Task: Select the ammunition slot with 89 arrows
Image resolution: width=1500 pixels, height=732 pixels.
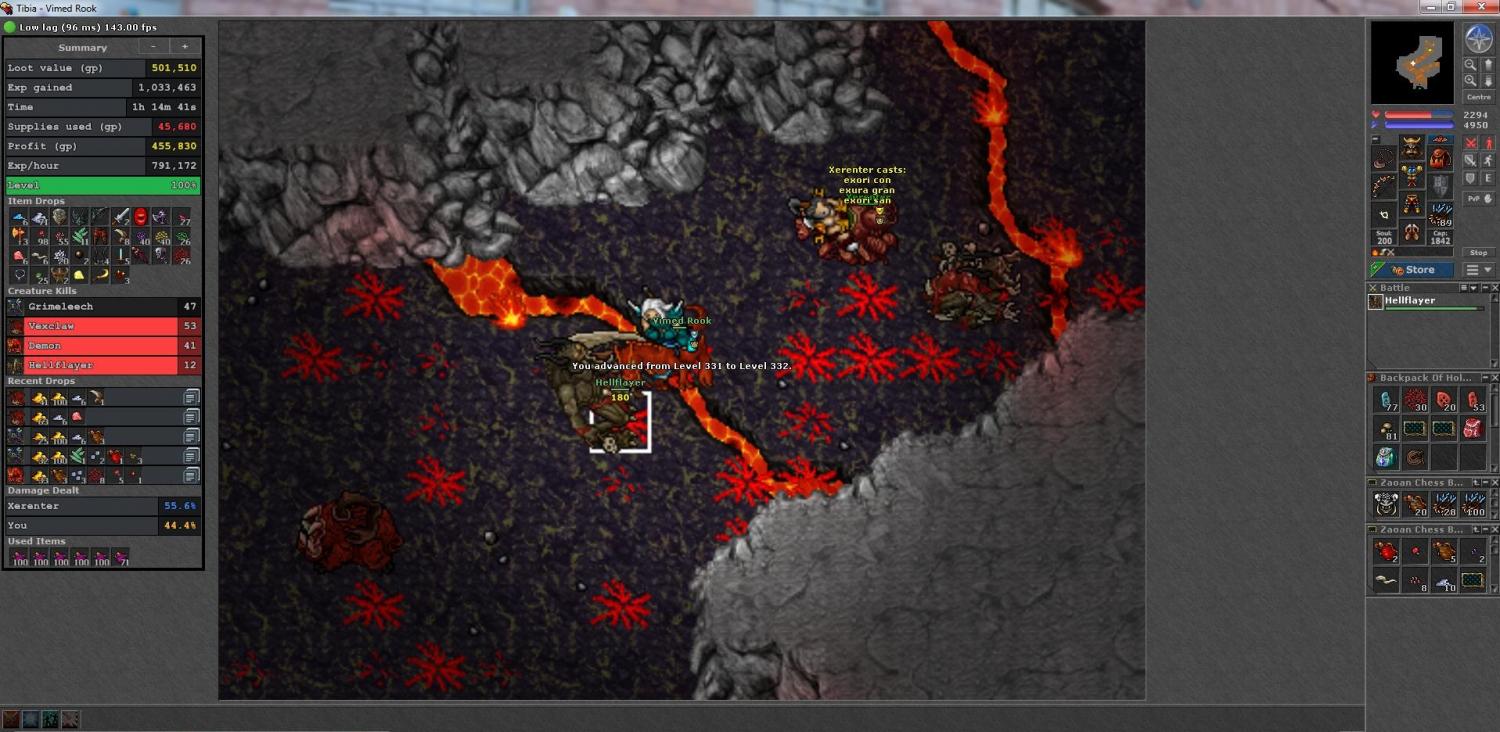Action: (1440, 215)
